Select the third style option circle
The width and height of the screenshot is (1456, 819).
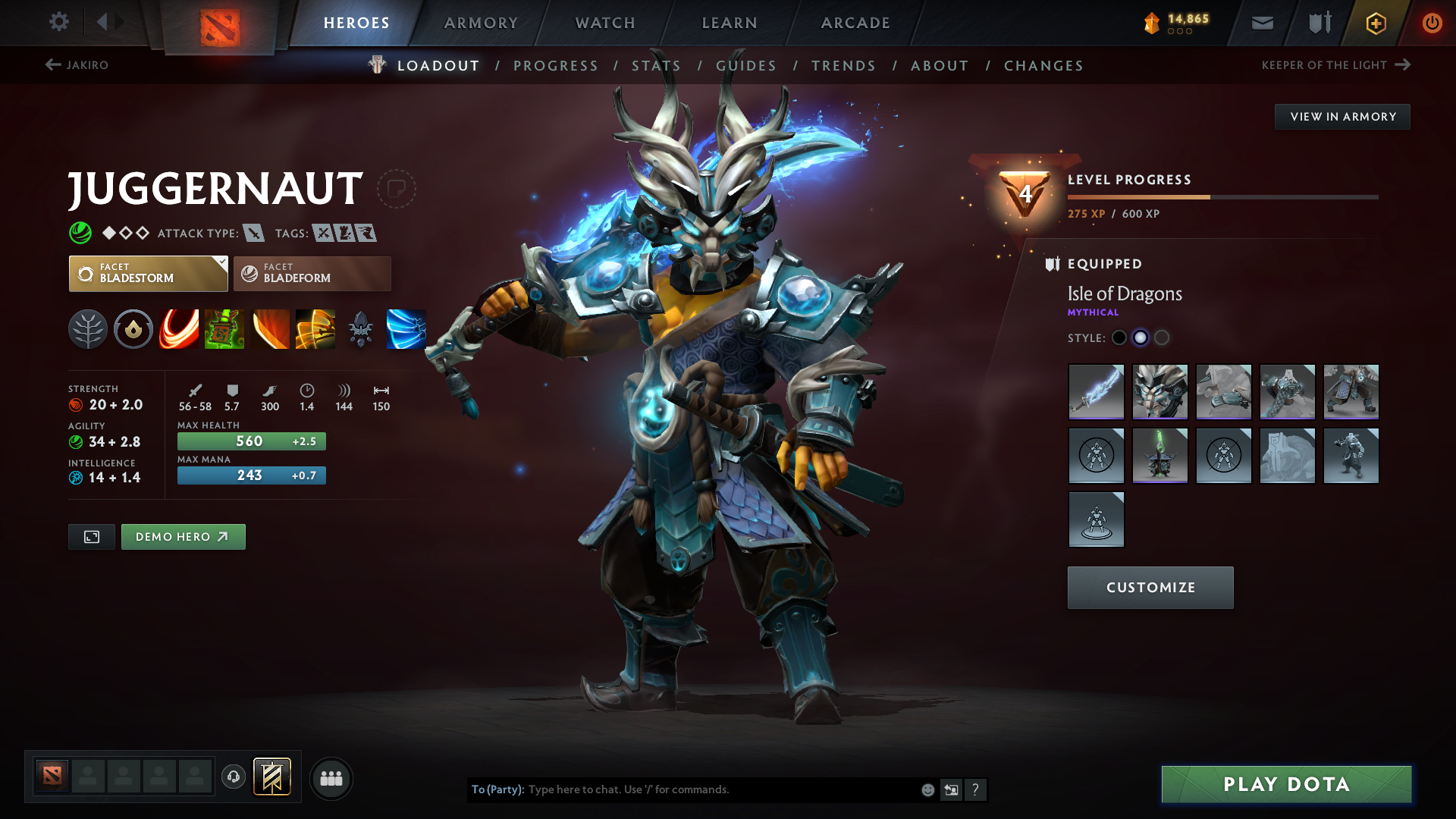1162,337
